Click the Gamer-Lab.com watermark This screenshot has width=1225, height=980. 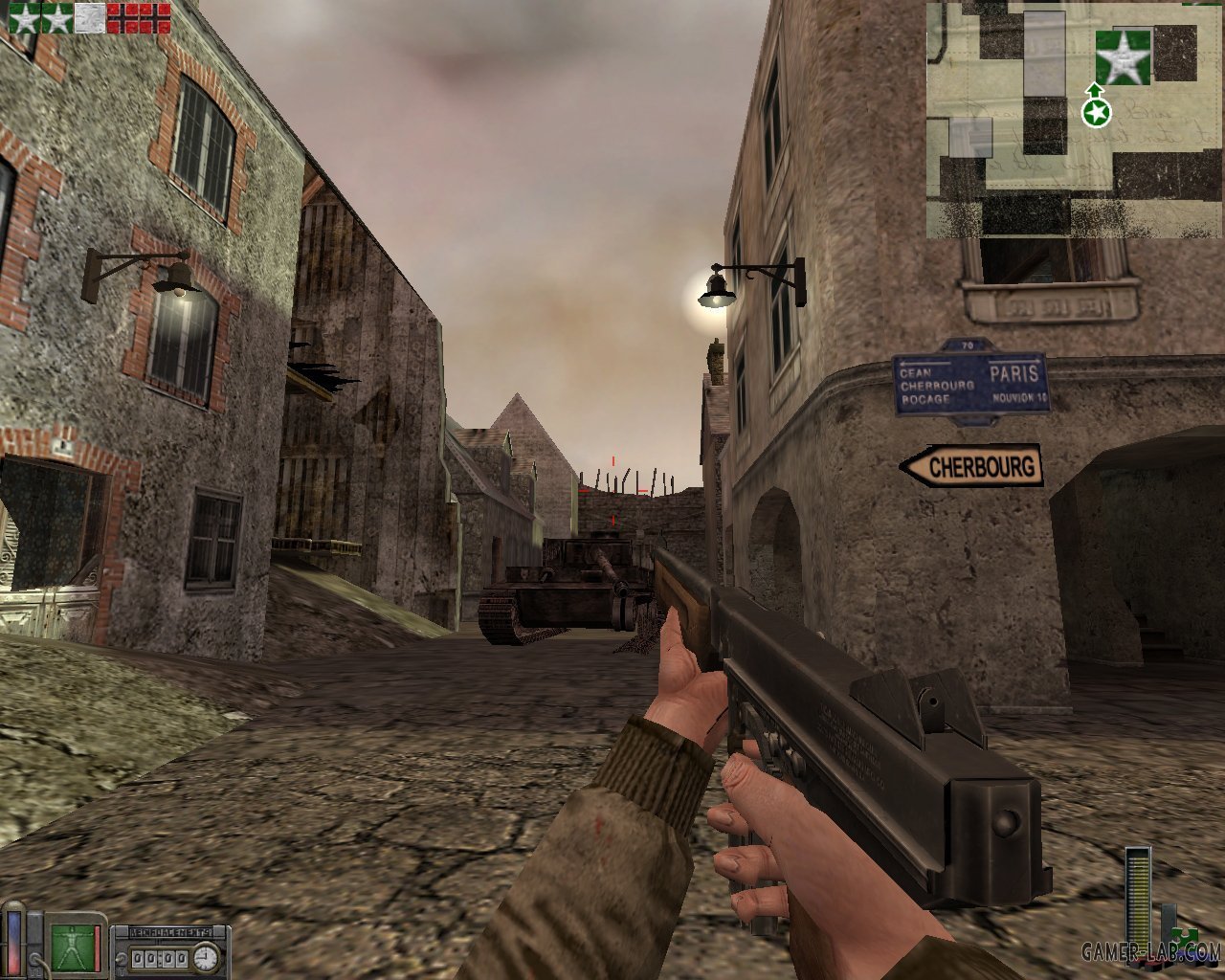tap(1151, 951)
